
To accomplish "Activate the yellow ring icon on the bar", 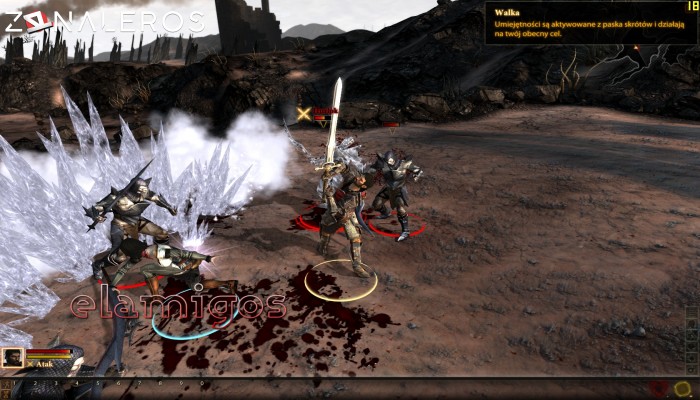I will [x=683, y=388].
